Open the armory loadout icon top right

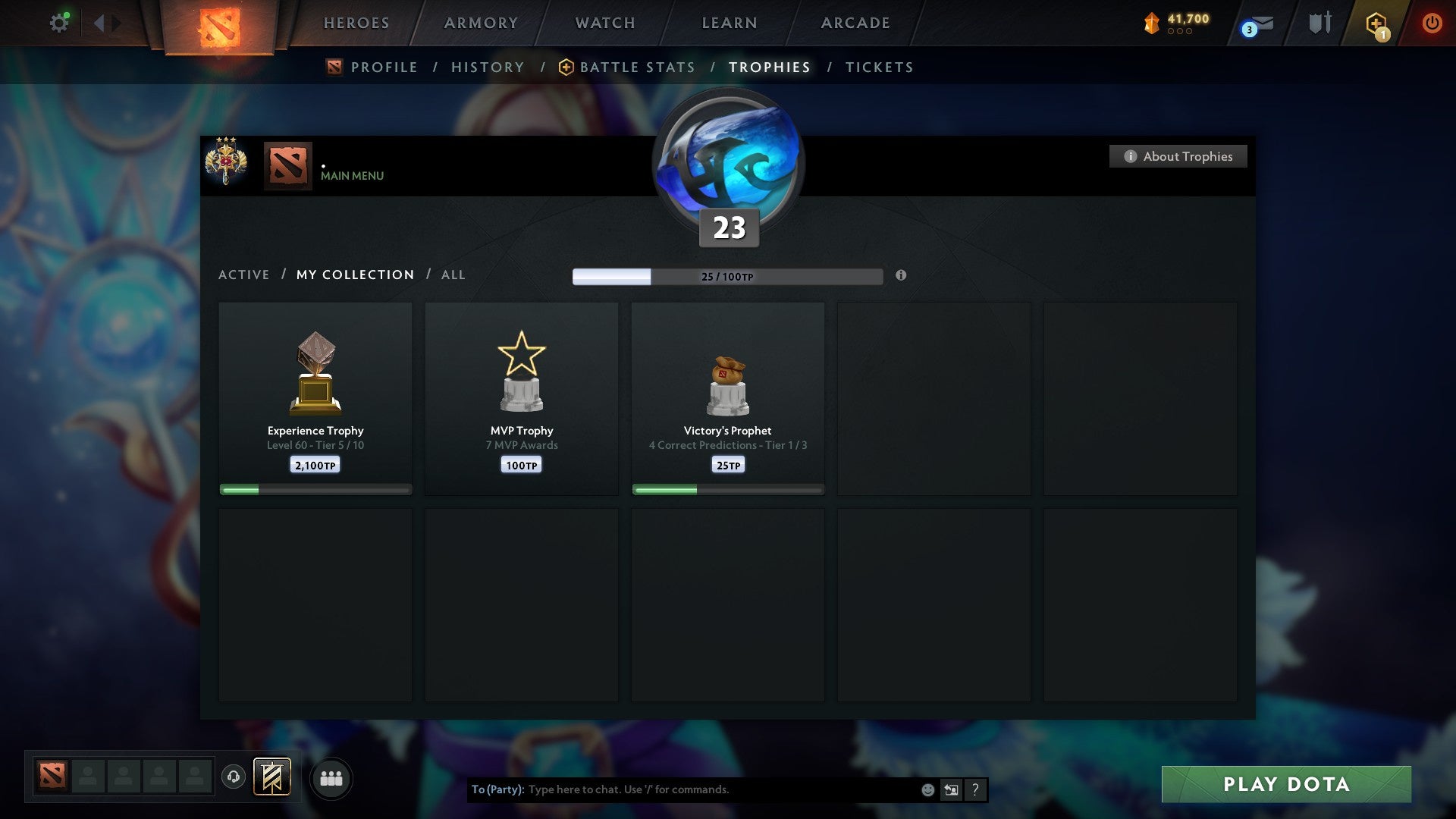pos(1318,23)
